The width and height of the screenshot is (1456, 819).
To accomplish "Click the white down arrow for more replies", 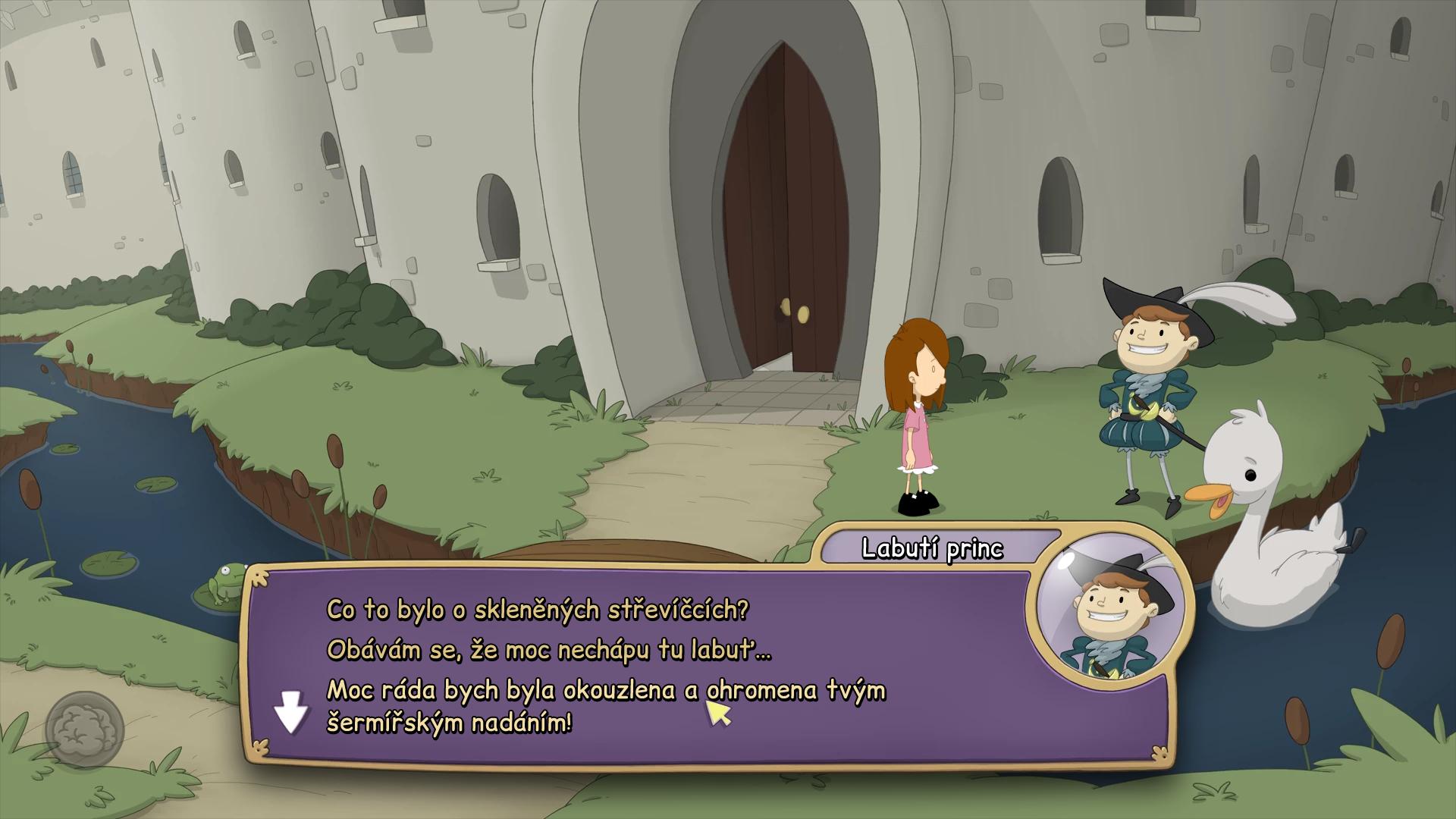I will [290, 715].
